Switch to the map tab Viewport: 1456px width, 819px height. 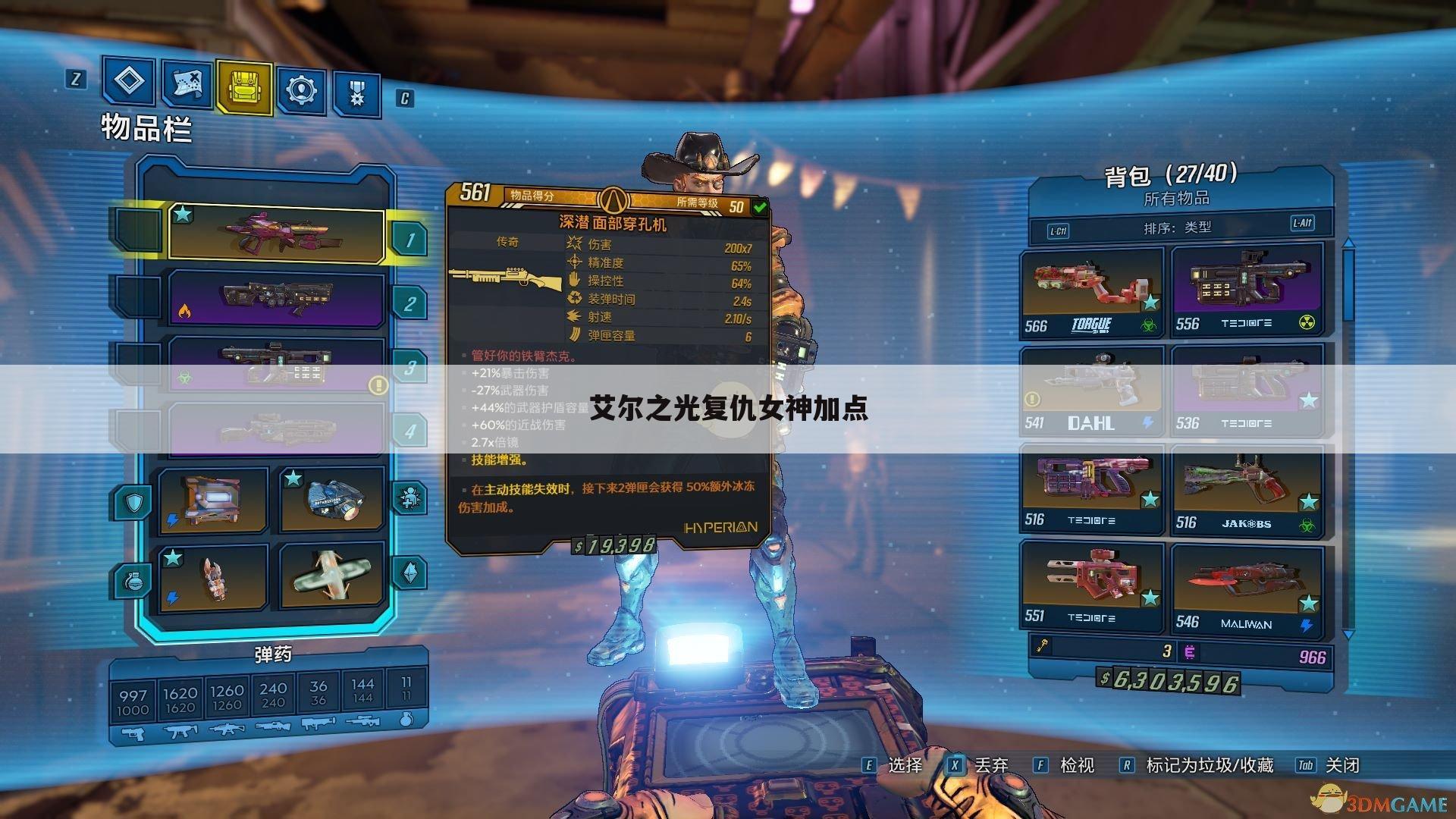[x=187, y=84]
